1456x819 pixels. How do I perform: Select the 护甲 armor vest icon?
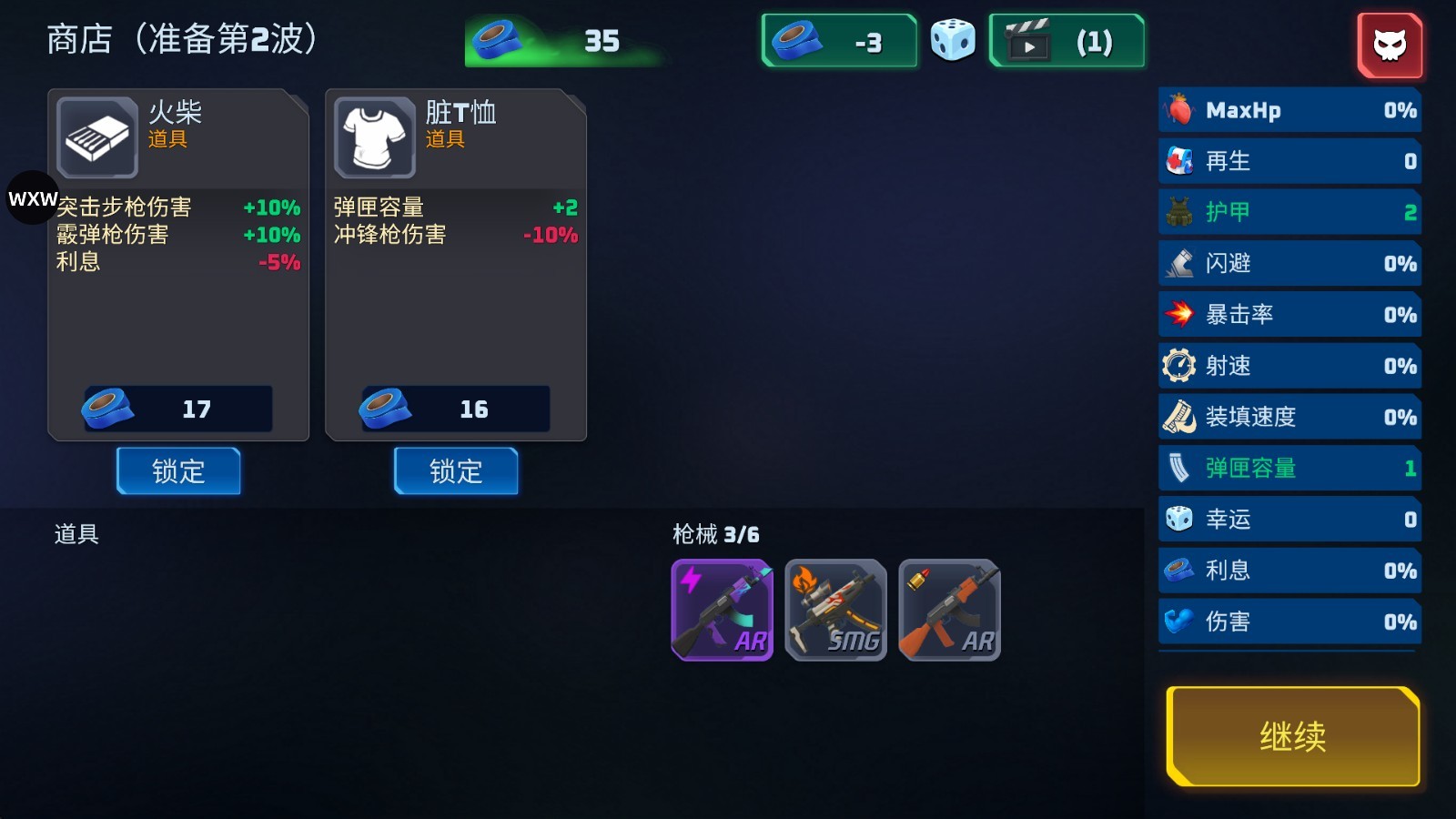pyautogui.click(x=1180, y=211)
